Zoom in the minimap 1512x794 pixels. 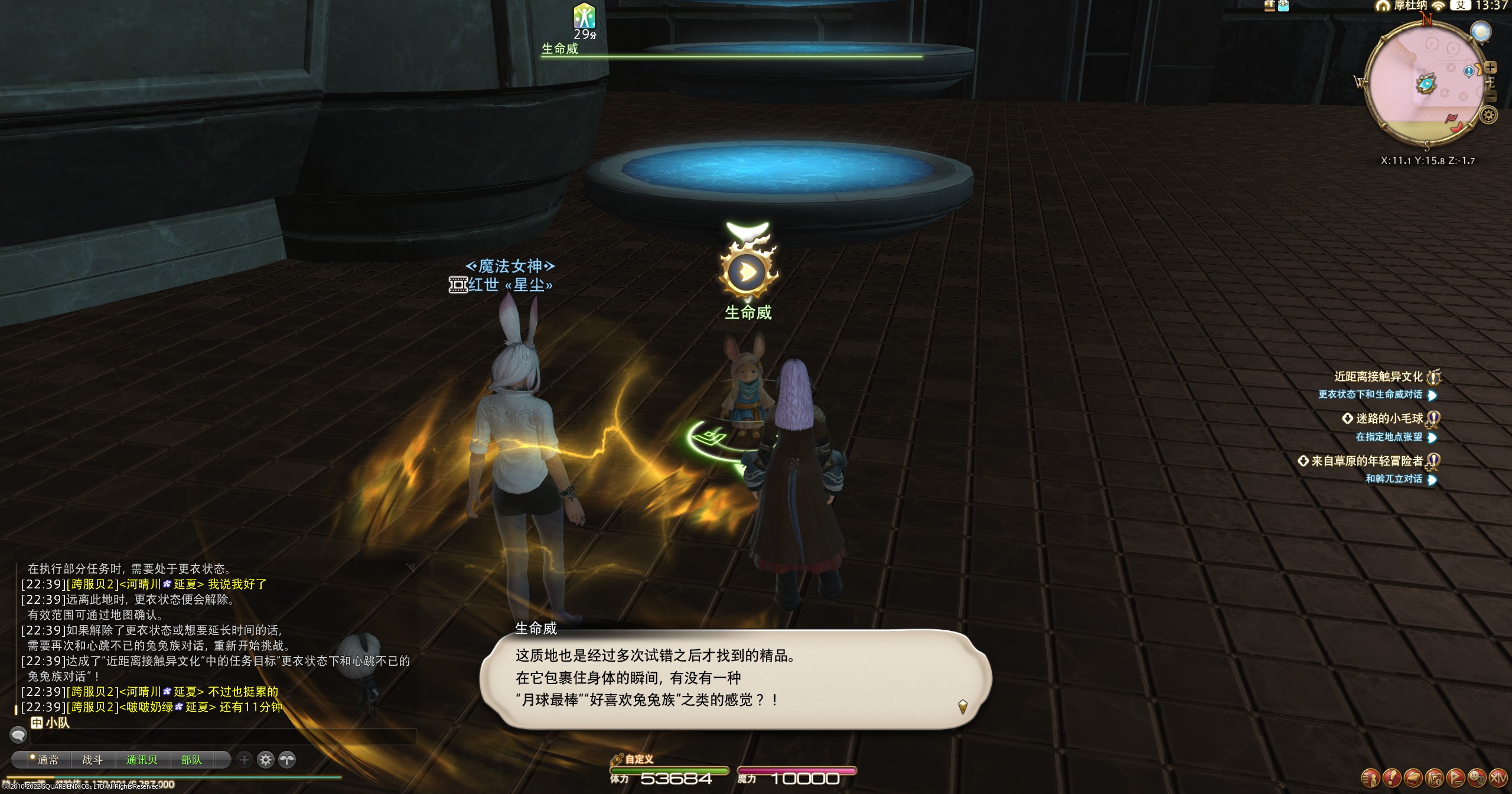[1490, 68]
